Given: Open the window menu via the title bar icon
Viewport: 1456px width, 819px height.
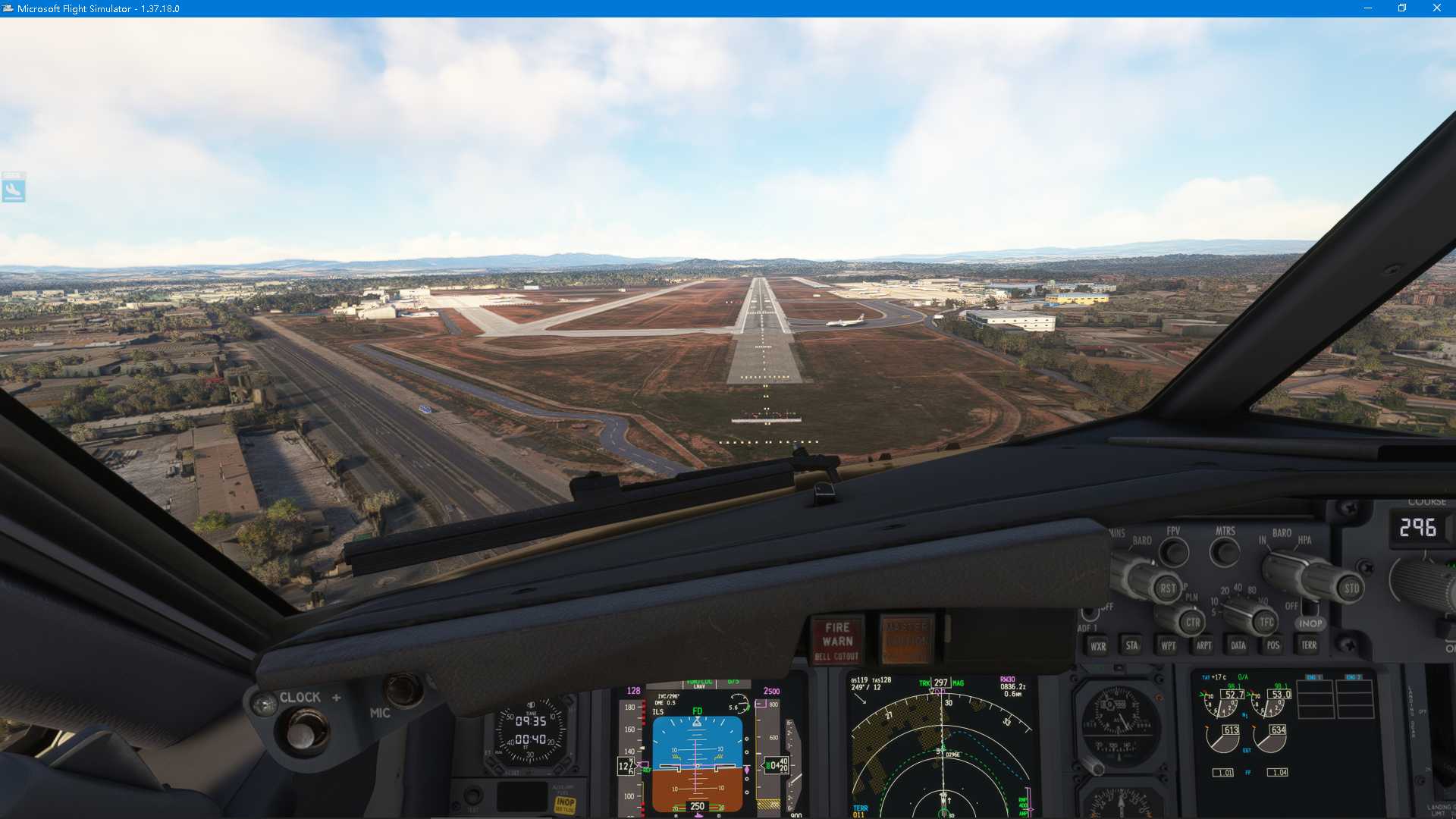Looking at the screenshot, I should pos(8,8).
